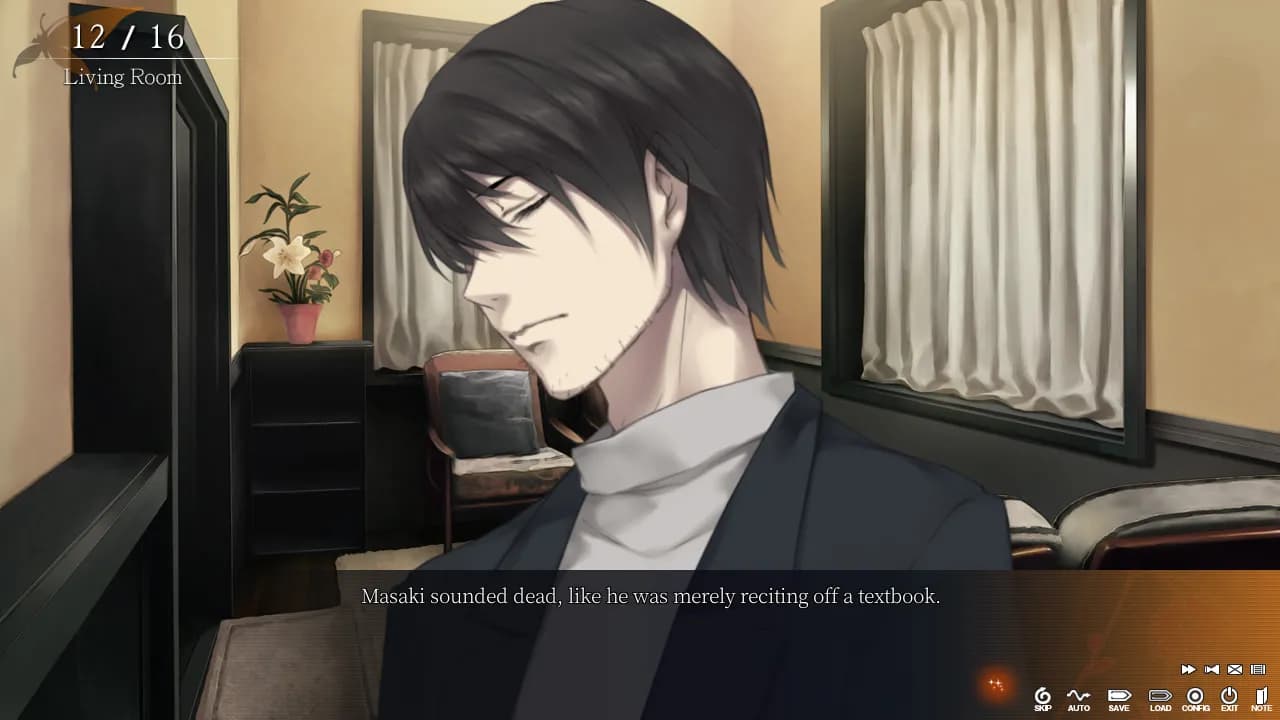Click the bow-tie shaped small icon
This screenshot has width=1280, height=720.
point(1212,670)
